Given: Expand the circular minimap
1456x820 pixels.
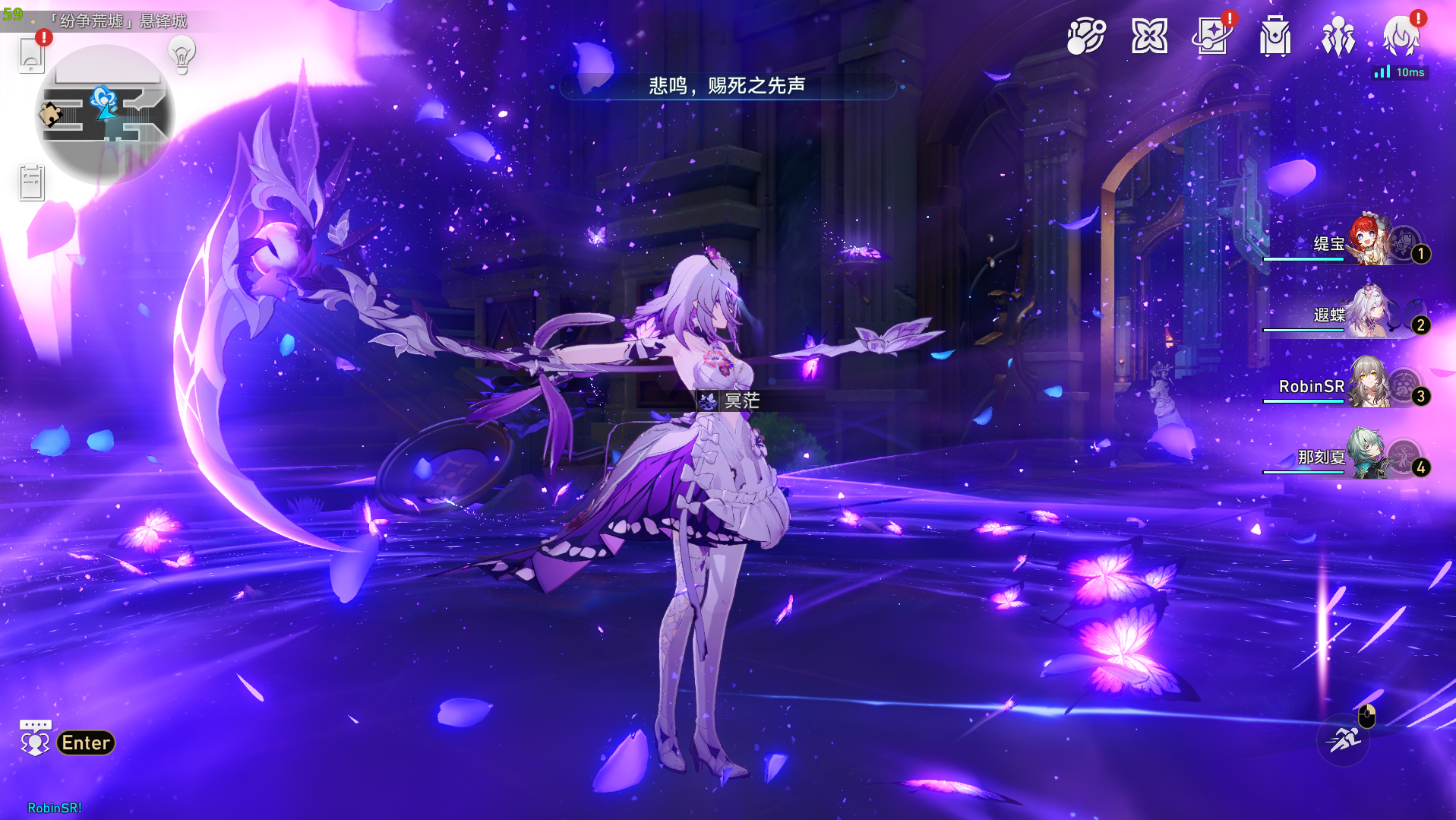Looking at the screenshot, I should (x=106, y=114).
